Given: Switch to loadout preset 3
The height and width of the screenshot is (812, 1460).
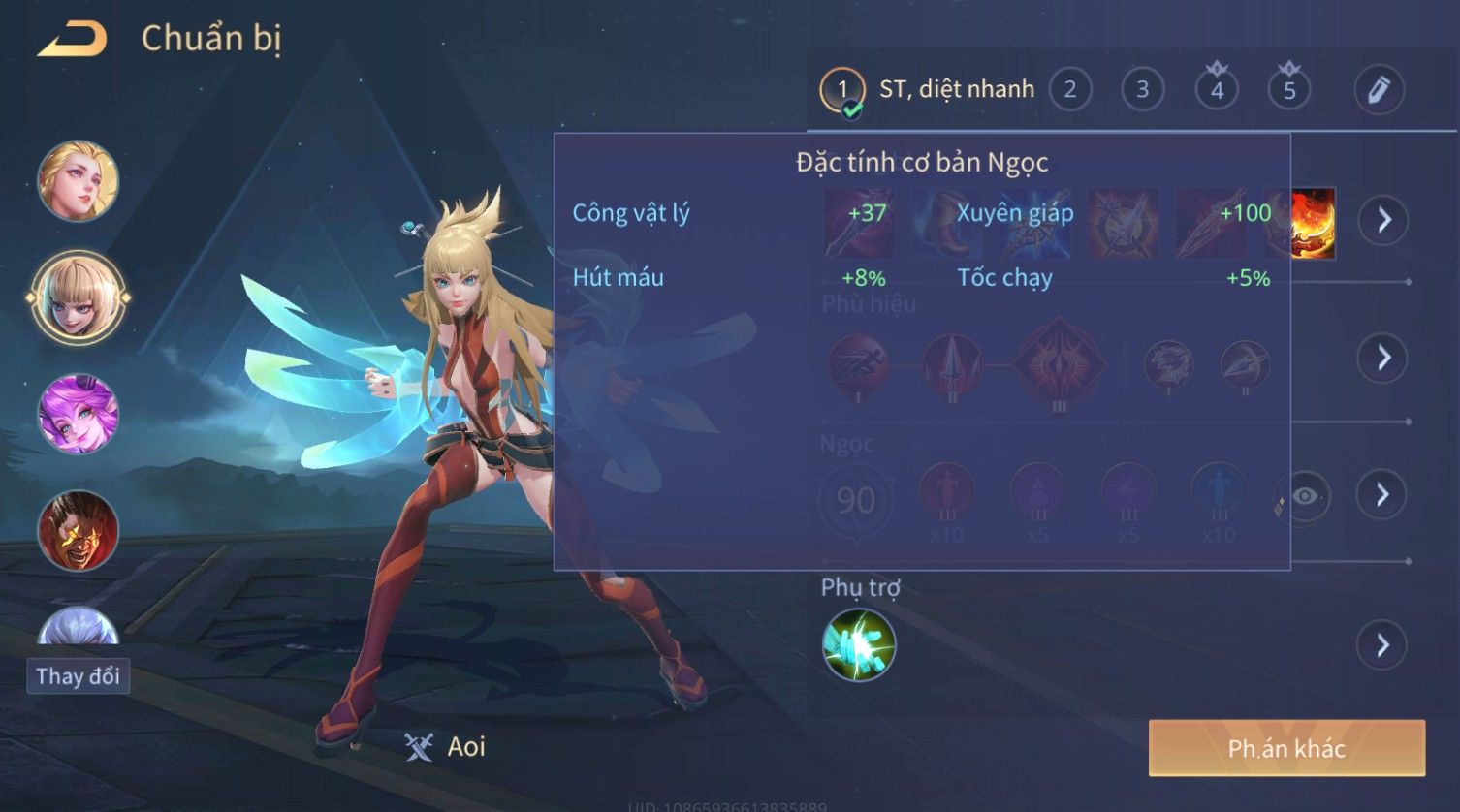Looking at the screenshot, I should pos(1142,90).
